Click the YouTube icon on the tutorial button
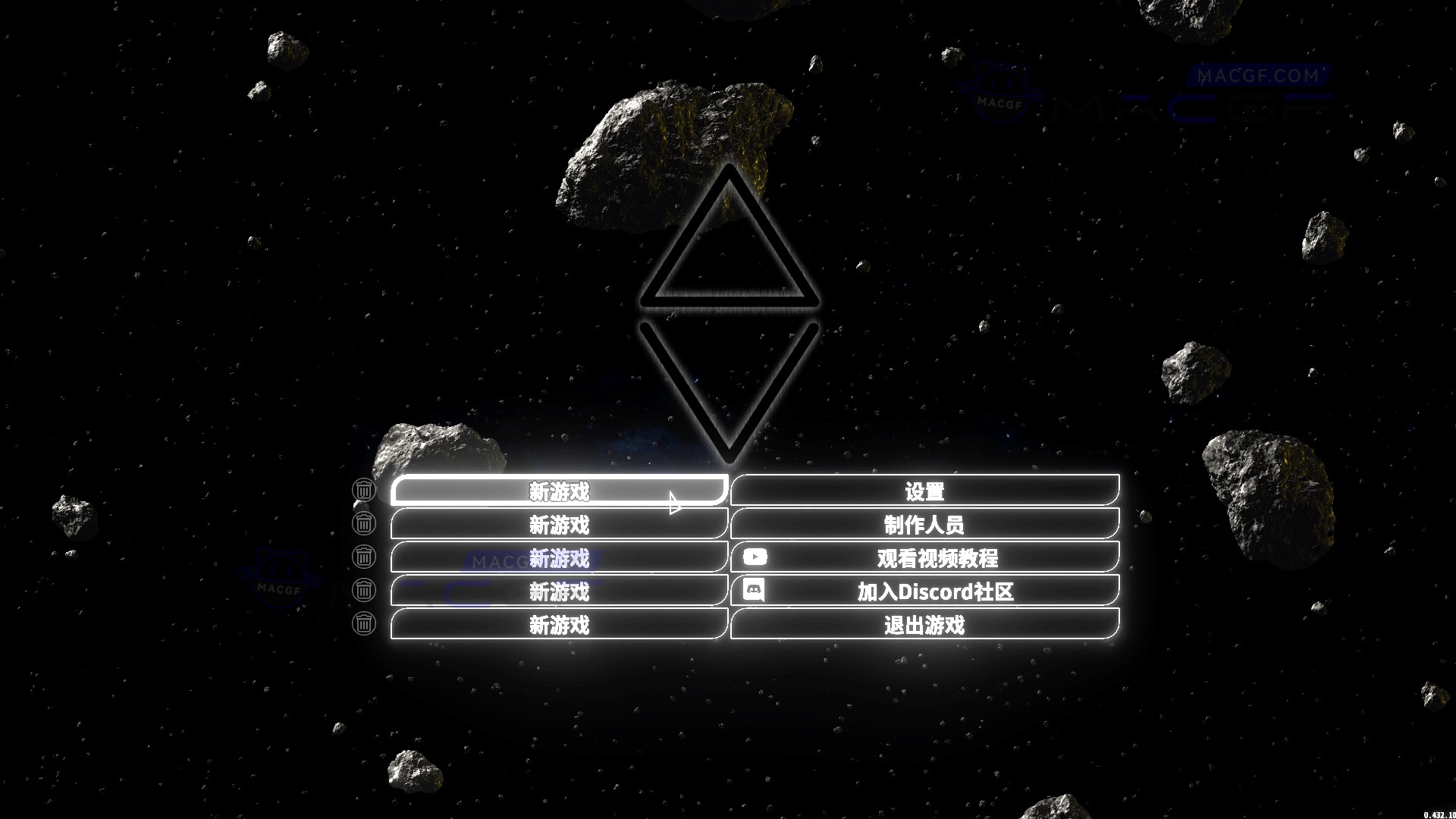This screenshot has width=1456, height=819. tap(755, 557)
